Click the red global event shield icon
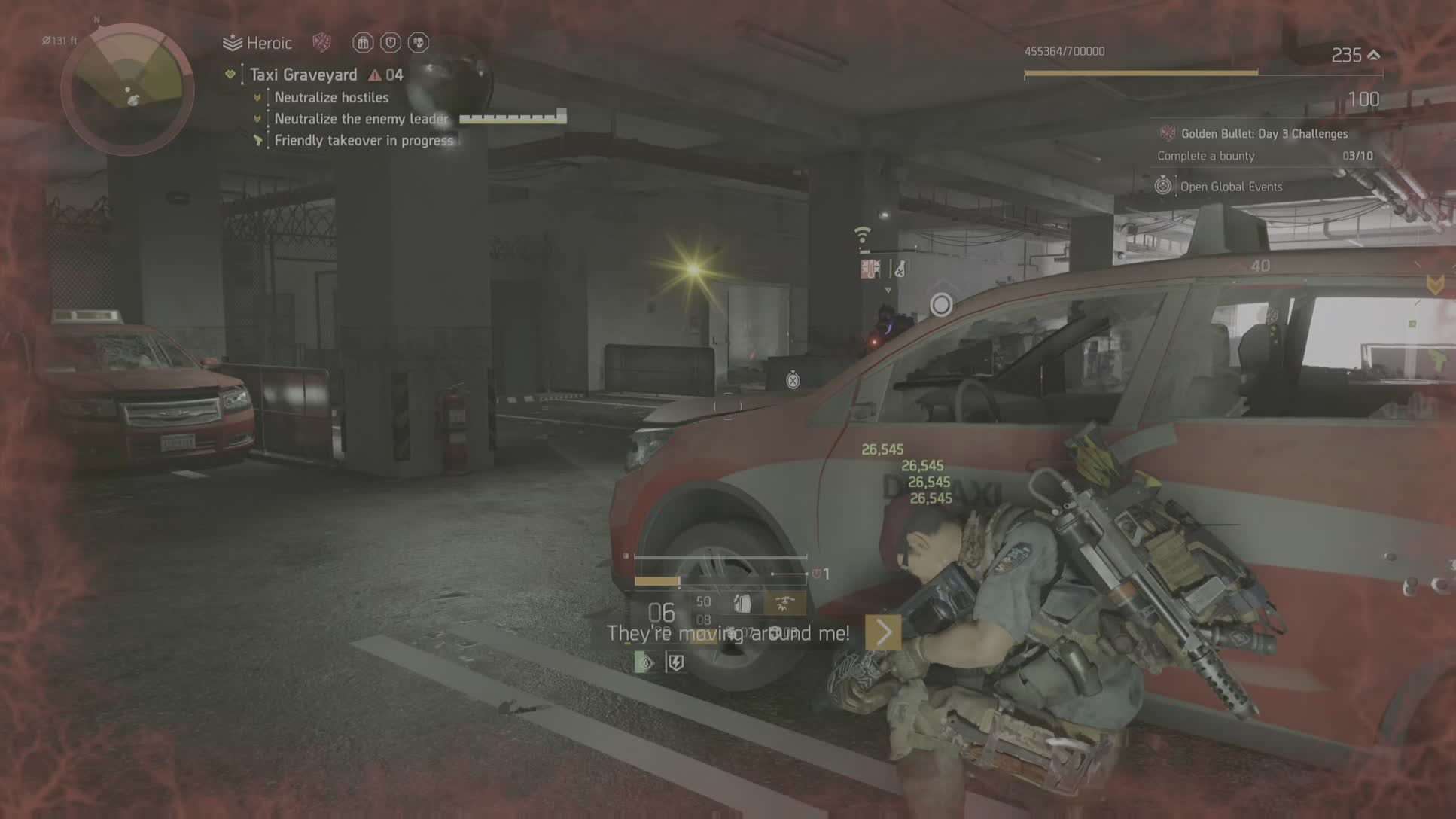This screenshot has width=1456, height=819. coord(322,42)
